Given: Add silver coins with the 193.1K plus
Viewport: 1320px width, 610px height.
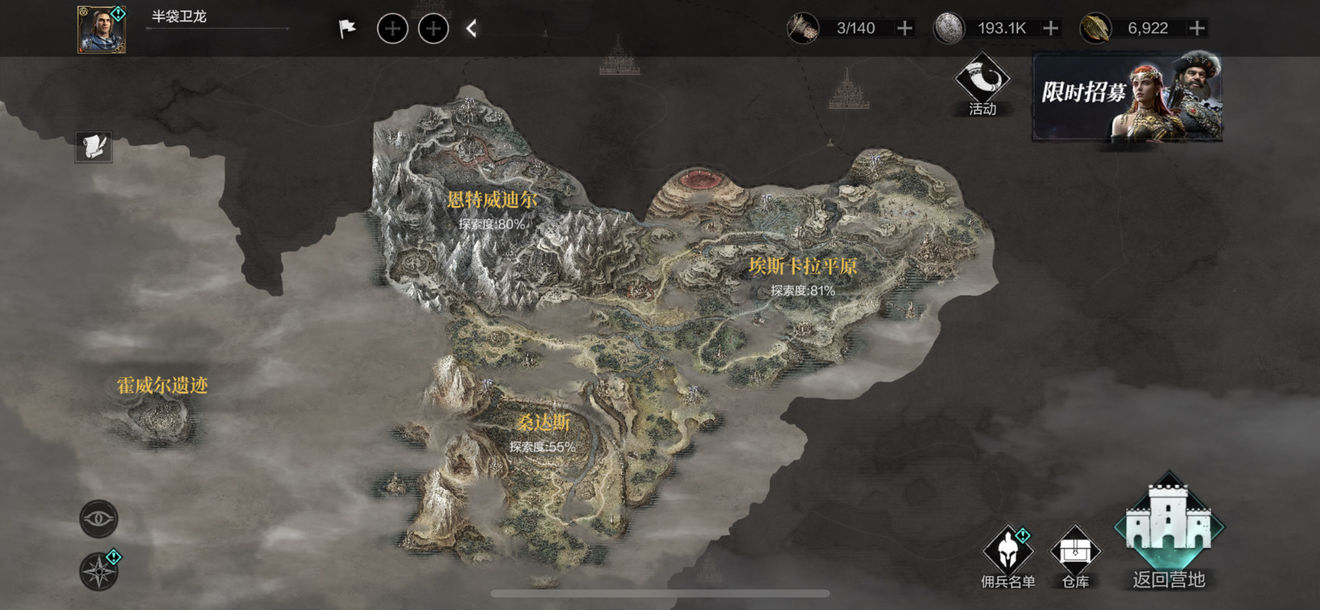Looking at the screenshot, I should click(x=1051, y=28).
